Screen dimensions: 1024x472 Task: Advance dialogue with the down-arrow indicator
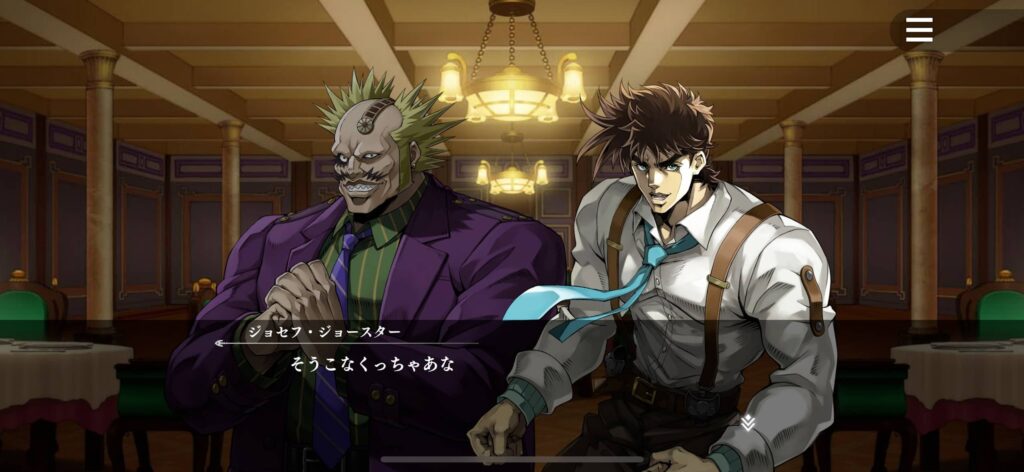click(747, 423)
